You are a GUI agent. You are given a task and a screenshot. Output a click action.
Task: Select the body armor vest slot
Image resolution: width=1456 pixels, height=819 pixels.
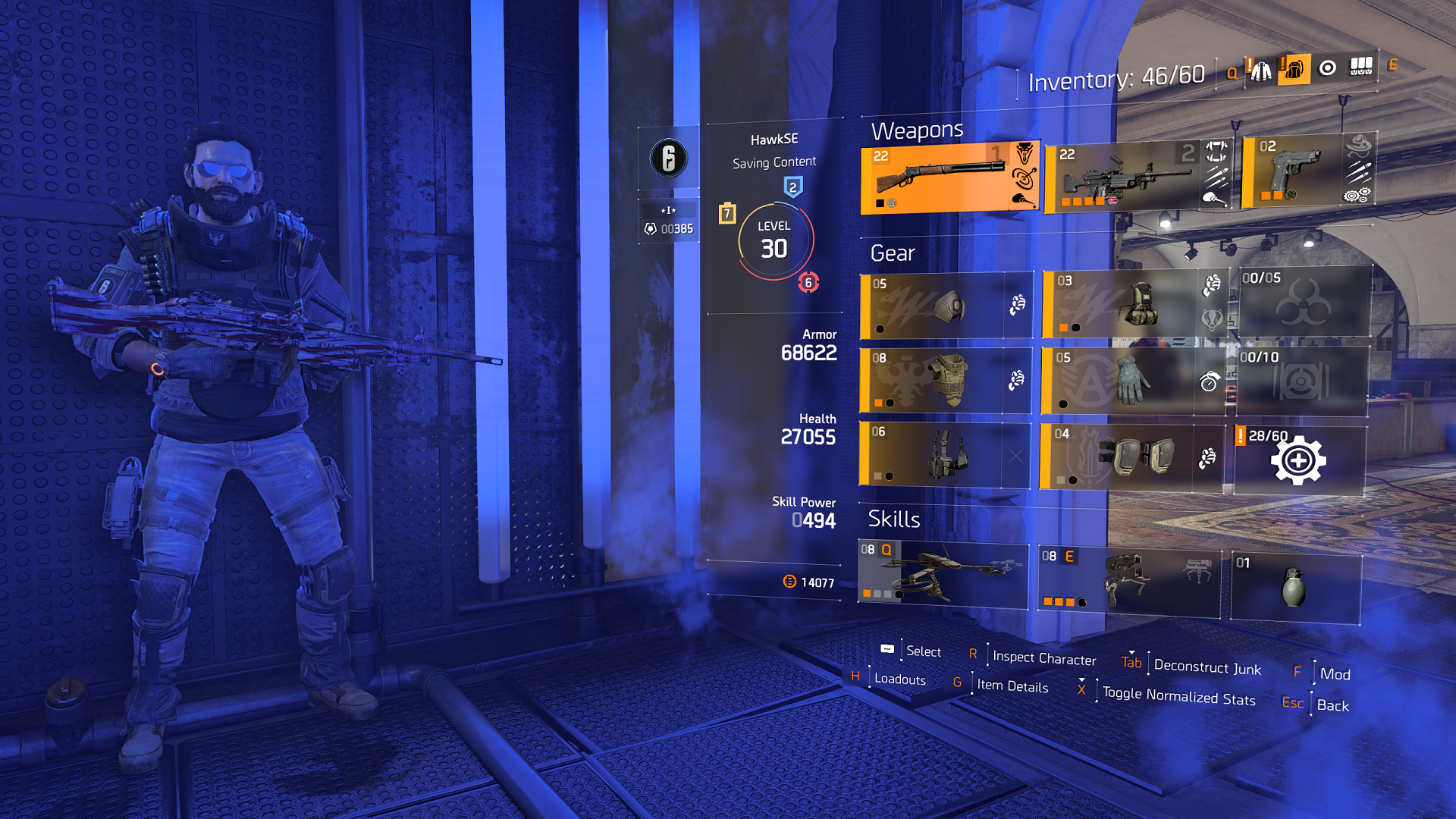coord(945,381)
